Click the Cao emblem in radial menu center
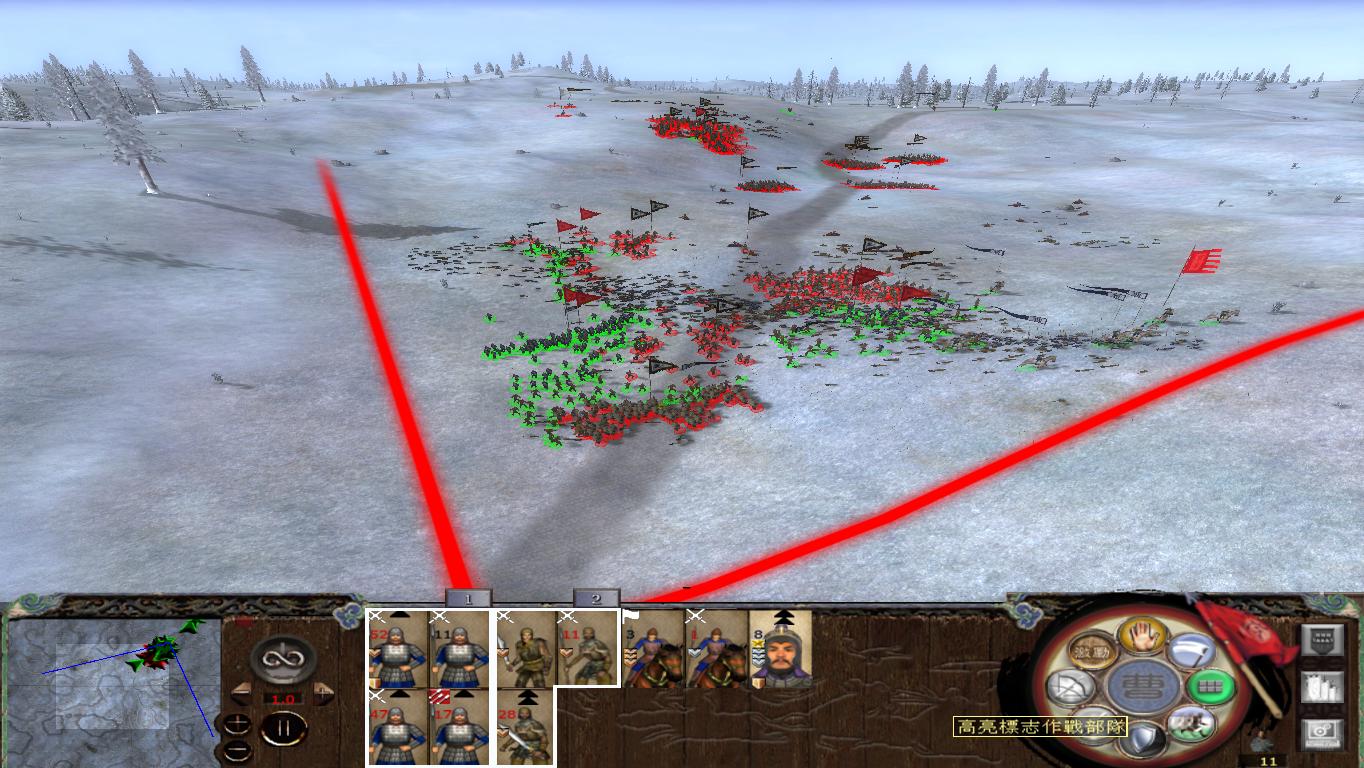Screen dimensions: 1364x768 click(1144, 686)
